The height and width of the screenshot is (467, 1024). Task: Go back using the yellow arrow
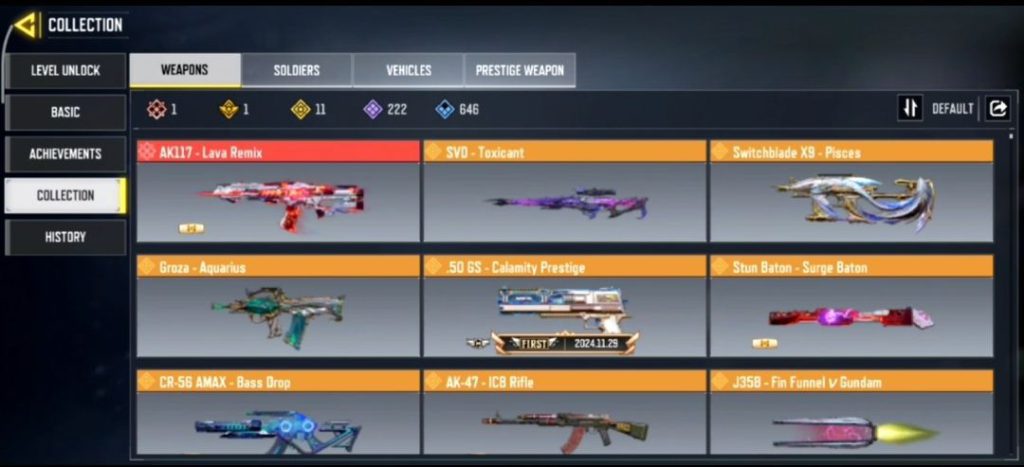(x=26, y=25)
